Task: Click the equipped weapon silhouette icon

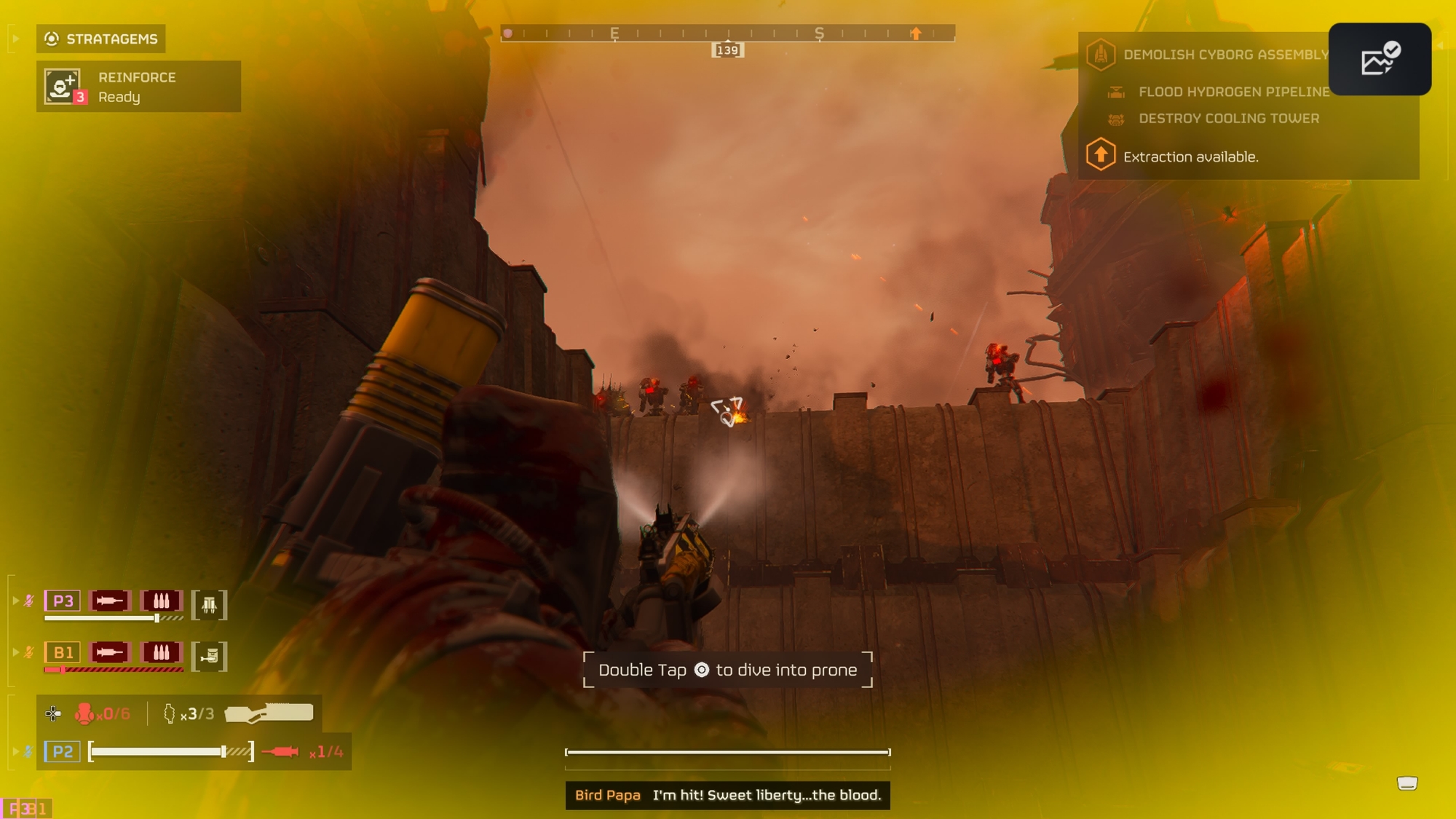Action: 269,713
